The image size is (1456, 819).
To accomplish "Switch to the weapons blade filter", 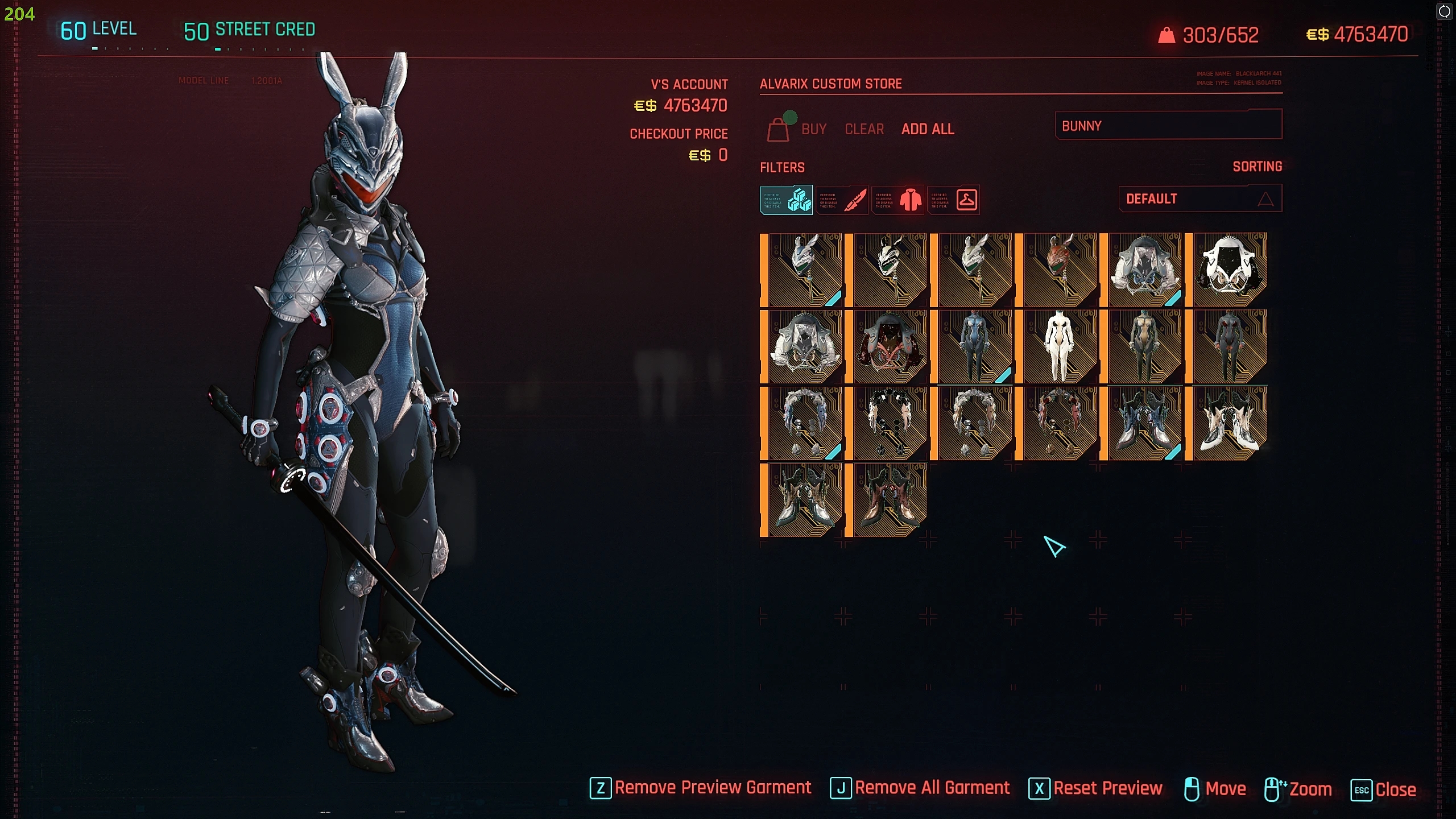I will pos(842,200).
